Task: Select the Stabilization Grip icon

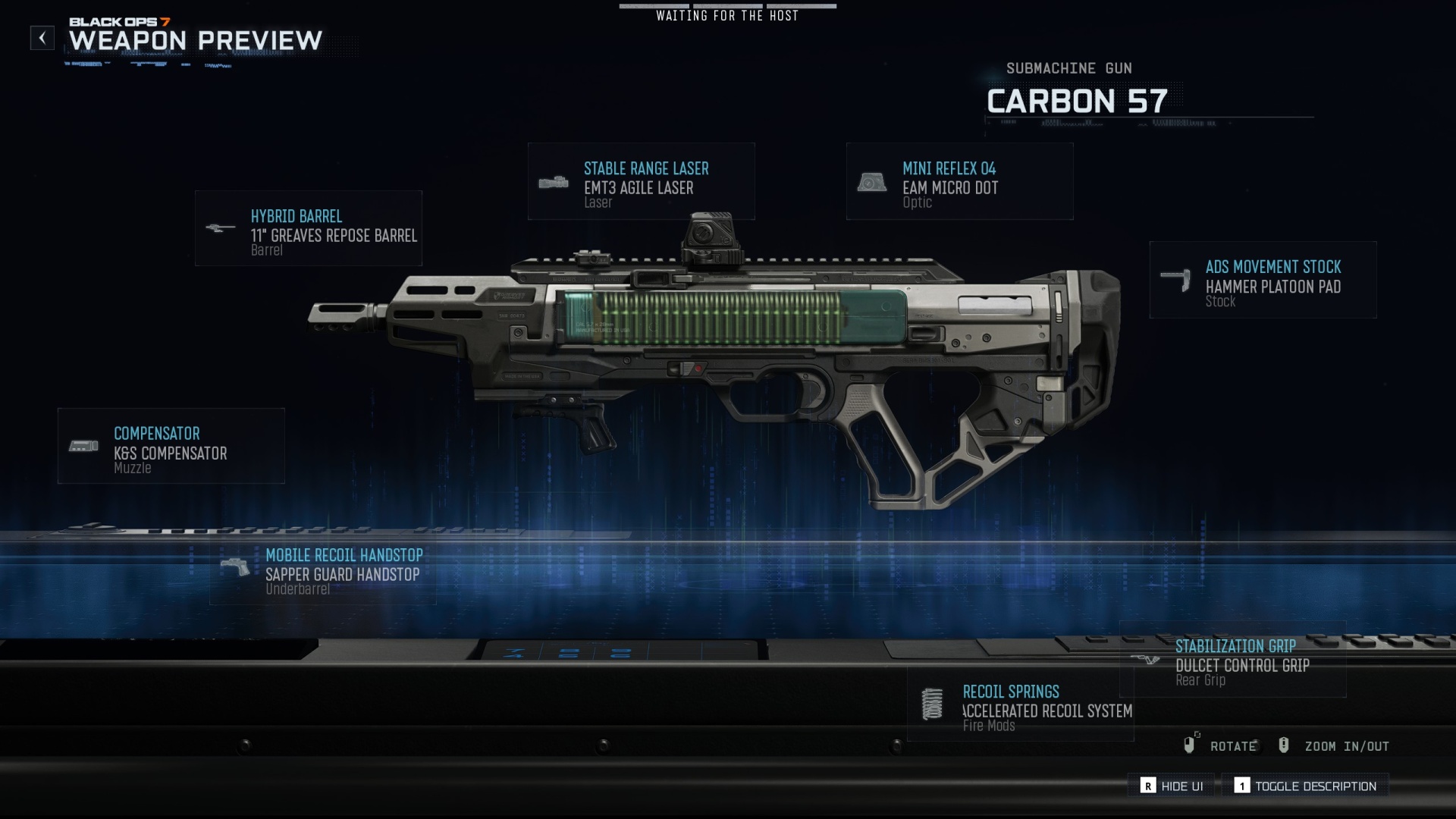Action: 1147,659
